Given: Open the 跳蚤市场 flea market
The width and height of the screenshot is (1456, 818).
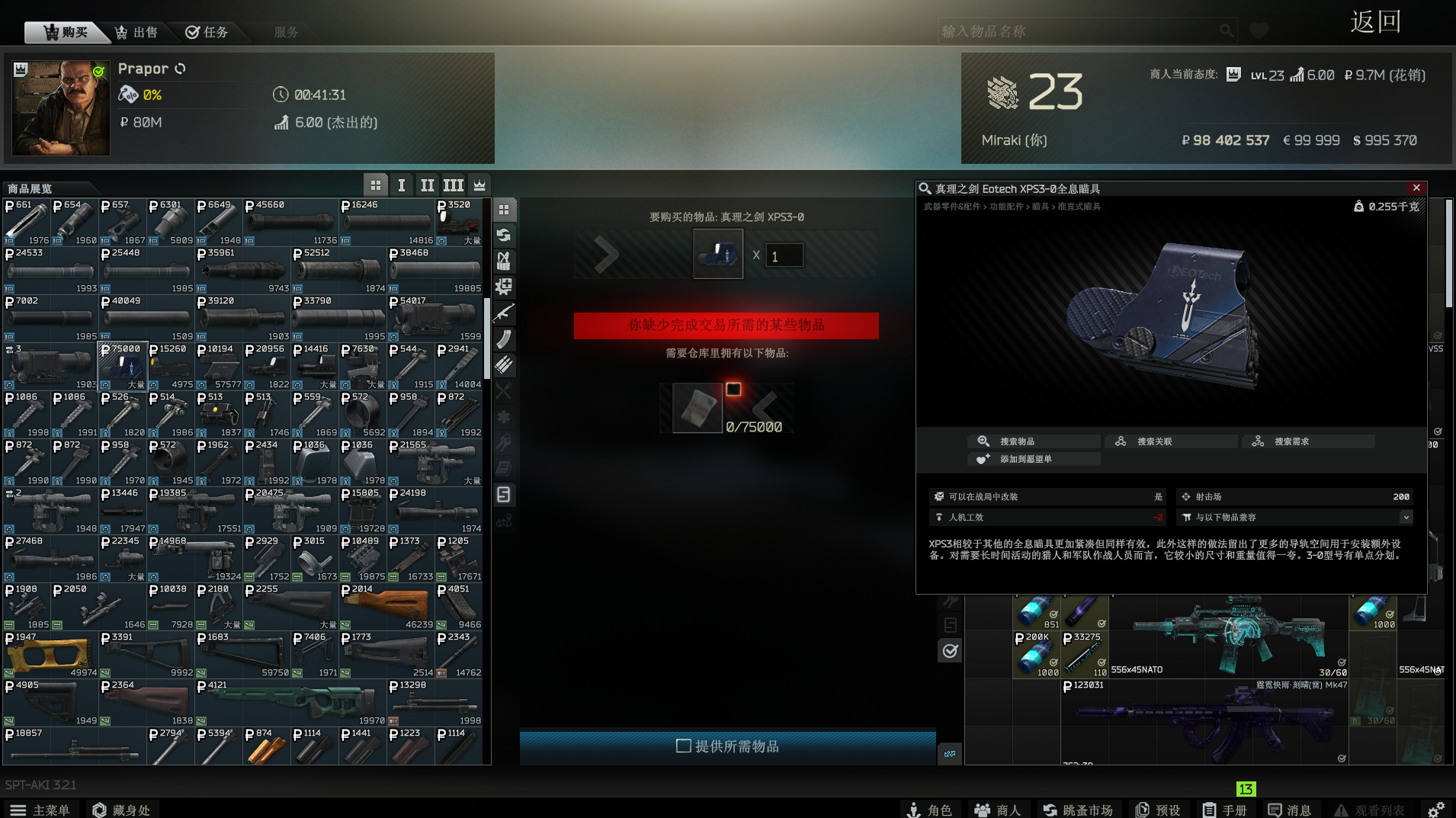Looking at the screenshot, I should point(1078,810).
